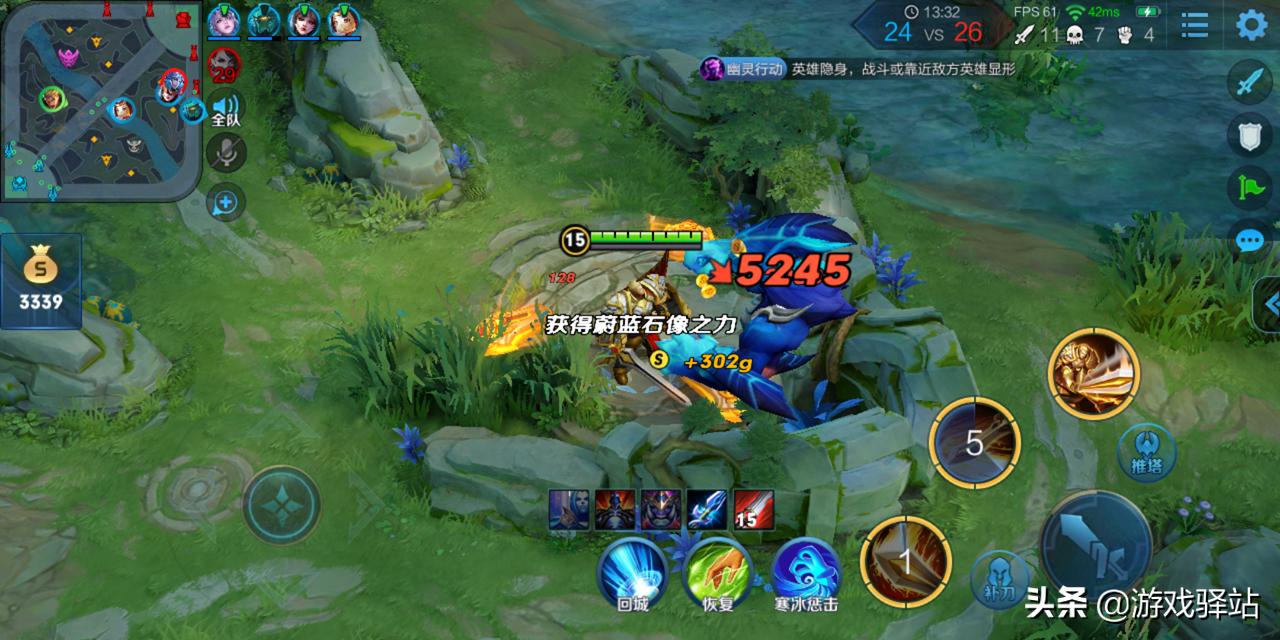This screenshot has width=1280, height=640.
Task: Tap the 推塔 tower attack button
Action: tap(1147, 452)
